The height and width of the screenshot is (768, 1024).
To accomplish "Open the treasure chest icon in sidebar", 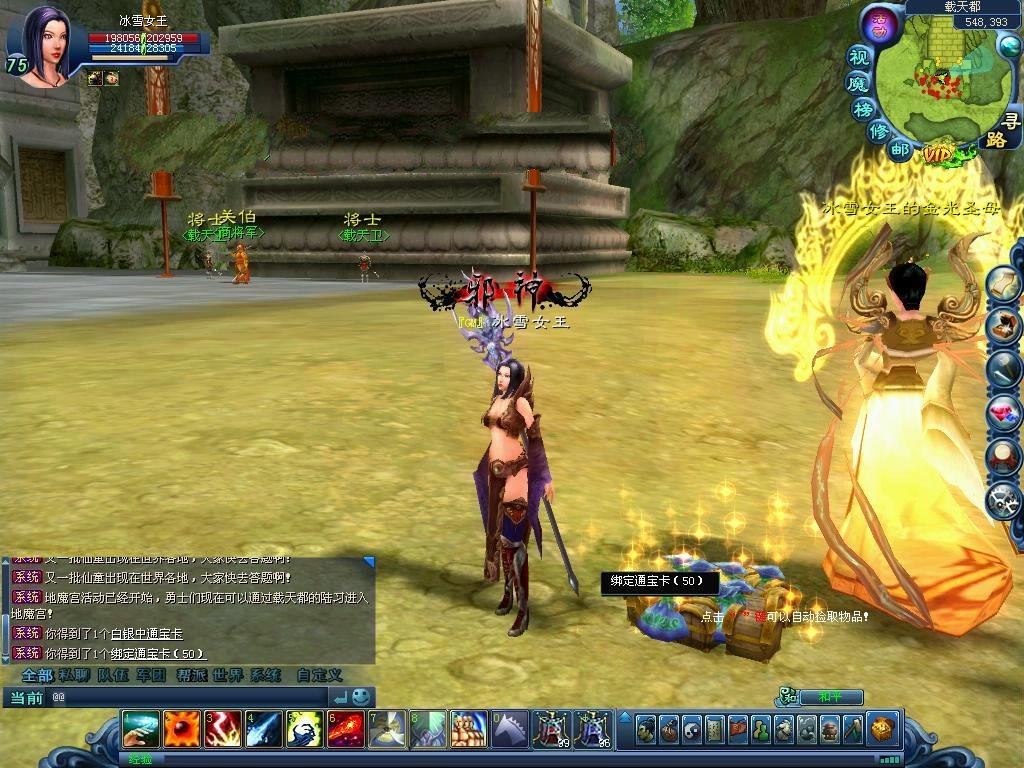I will coord(1003,327).
